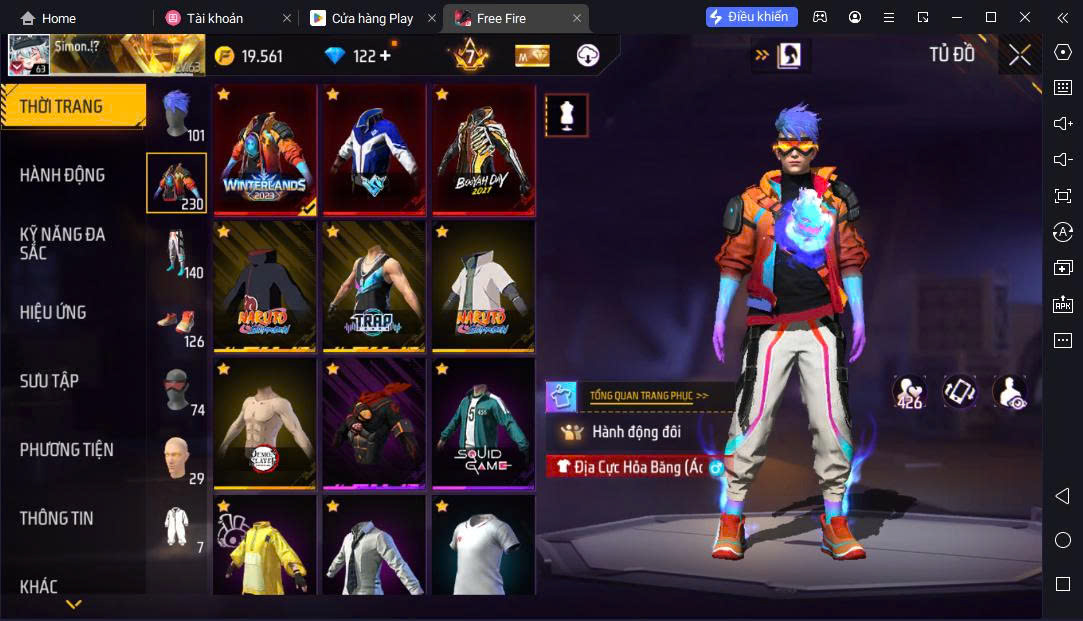Select the Demon Slayer shirtless top

[x=265, y=424]
